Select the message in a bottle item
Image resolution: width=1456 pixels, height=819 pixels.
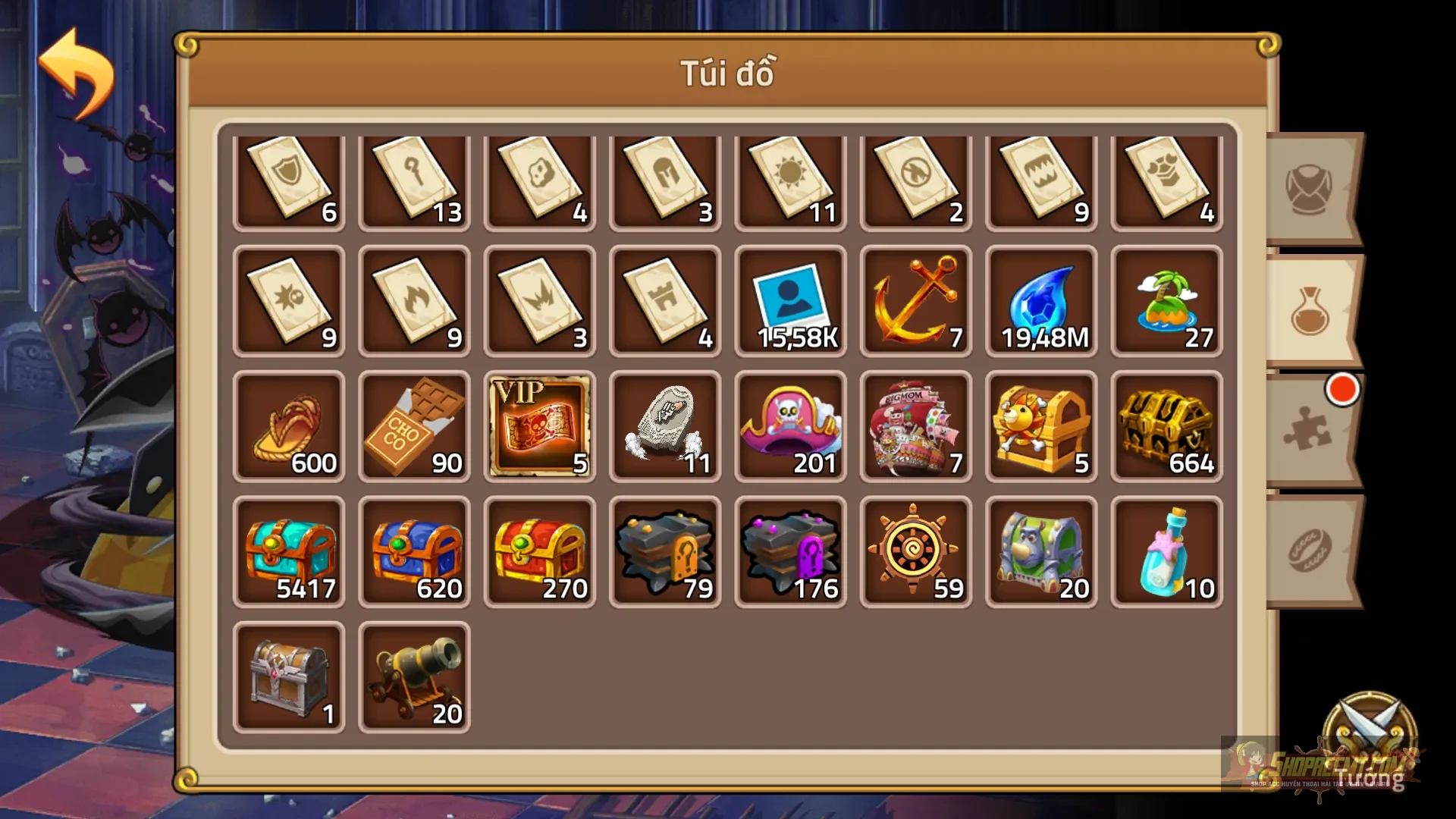point(1166,551)
